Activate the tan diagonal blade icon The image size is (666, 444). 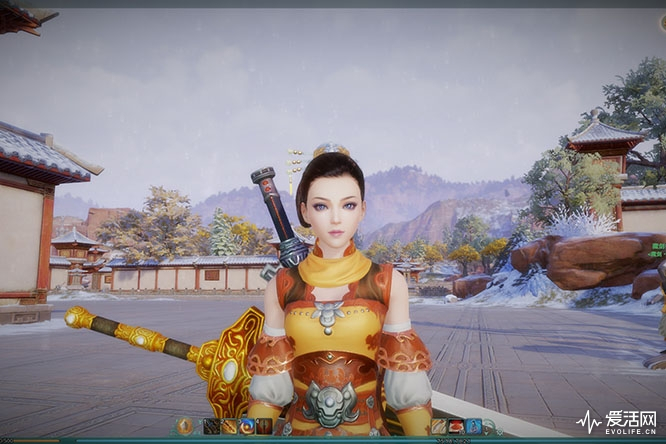(438, 426)
